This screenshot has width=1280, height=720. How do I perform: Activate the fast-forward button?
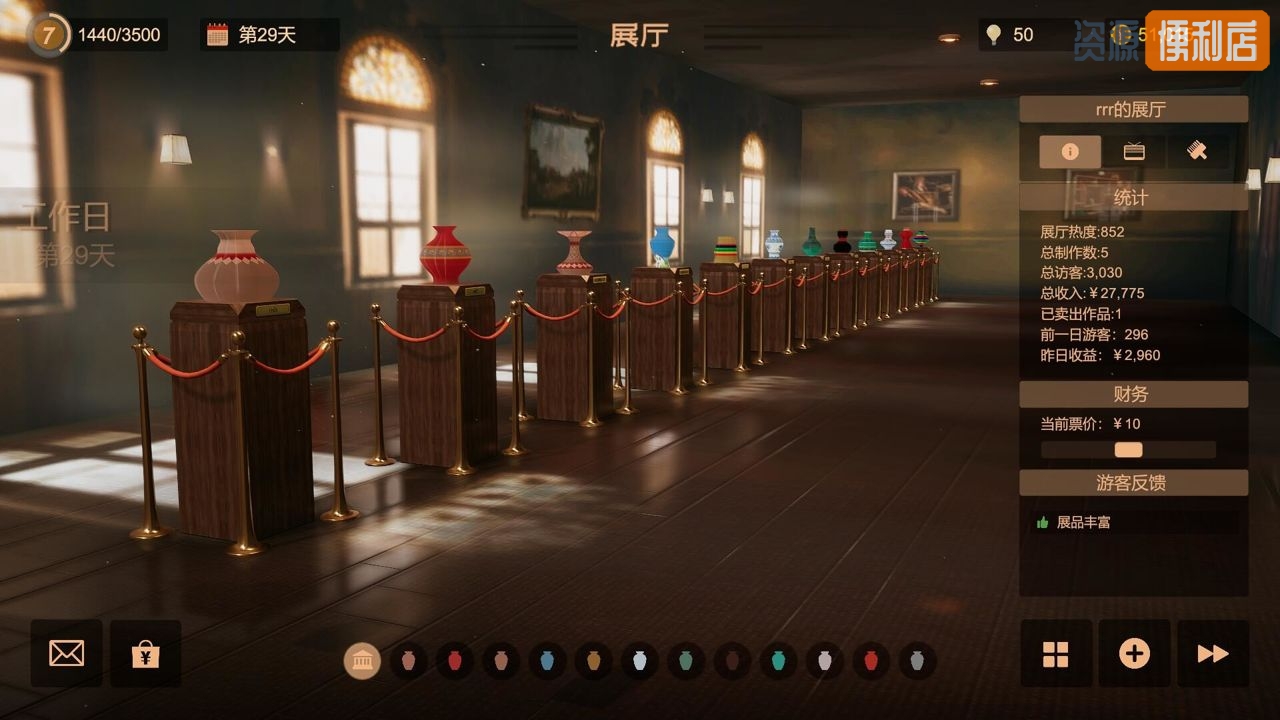[x=1212, y=653]
